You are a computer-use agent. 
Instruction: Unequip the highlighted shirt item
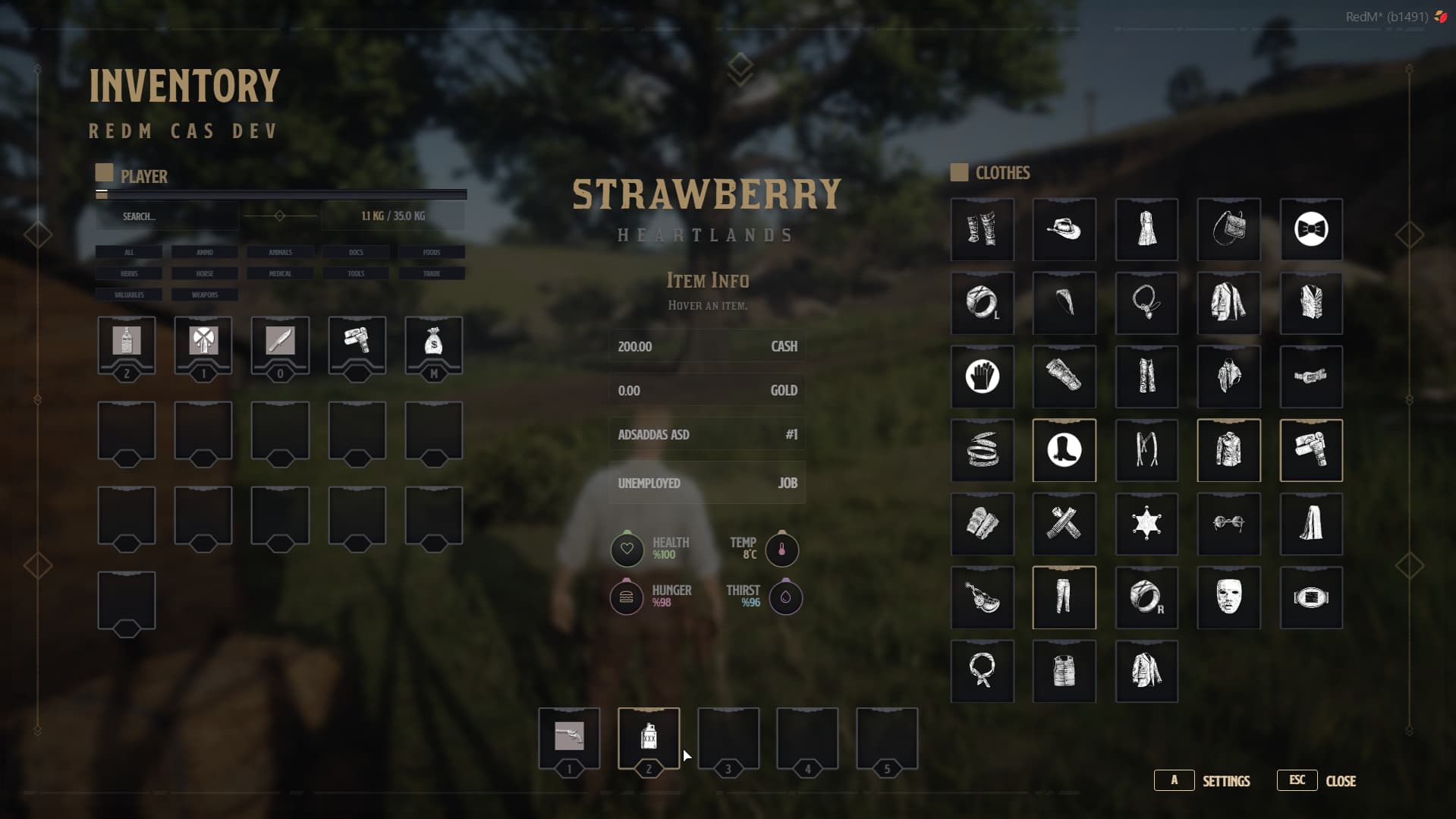[1228, 450]
